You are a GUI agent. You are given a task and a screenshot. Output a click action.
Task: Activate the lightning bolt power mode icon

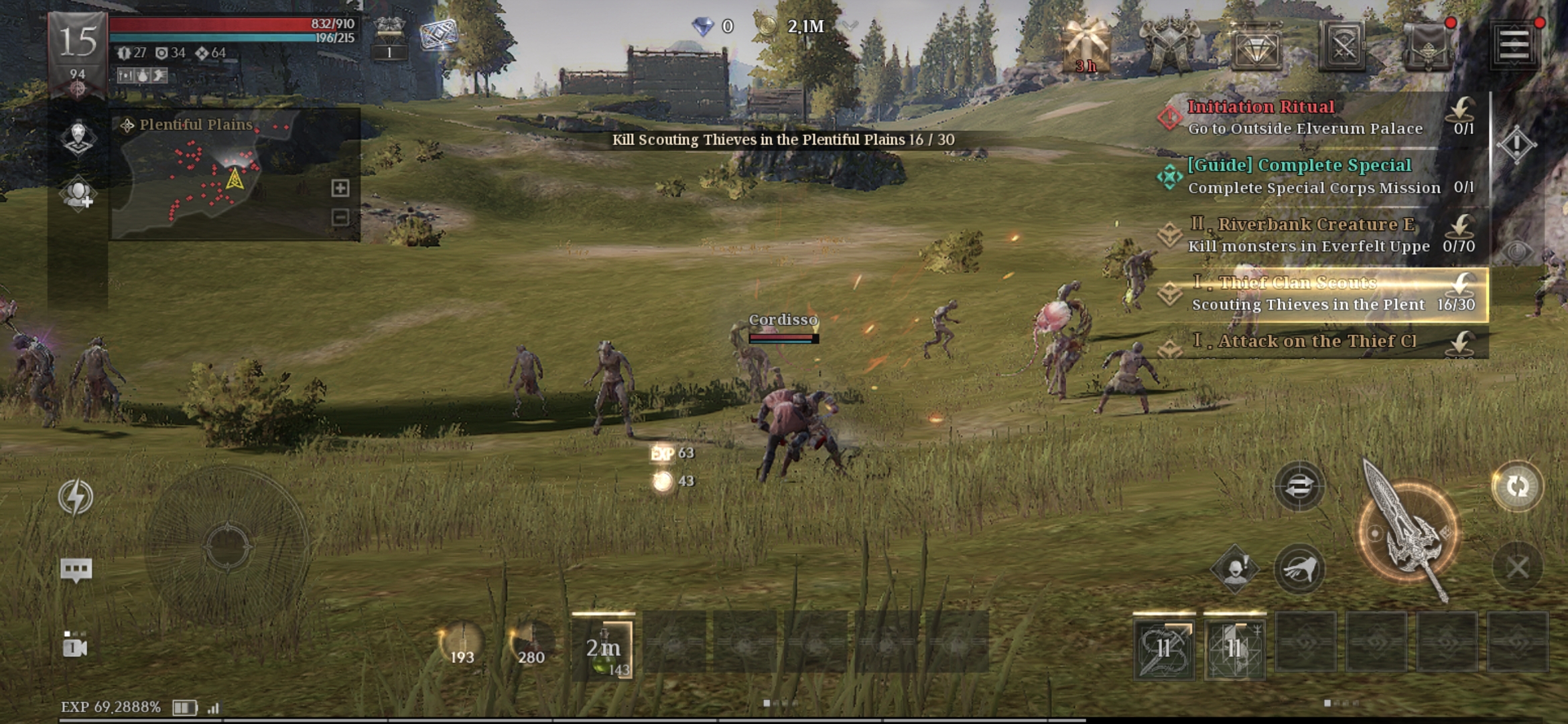click(x=76, y=497)
